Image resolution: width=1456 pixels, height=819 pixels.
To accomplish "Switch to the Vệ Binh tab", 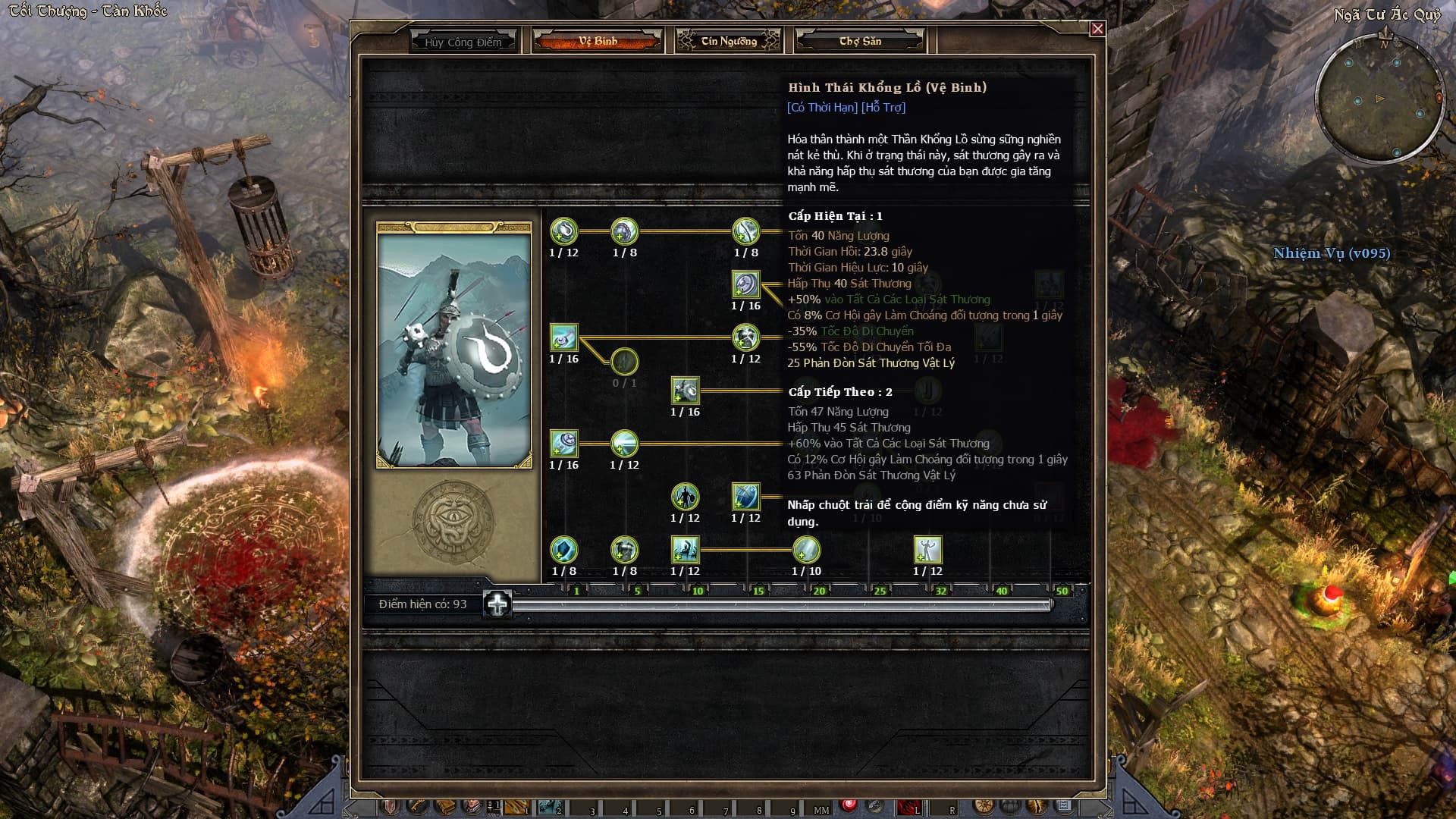I will point(598,41).
